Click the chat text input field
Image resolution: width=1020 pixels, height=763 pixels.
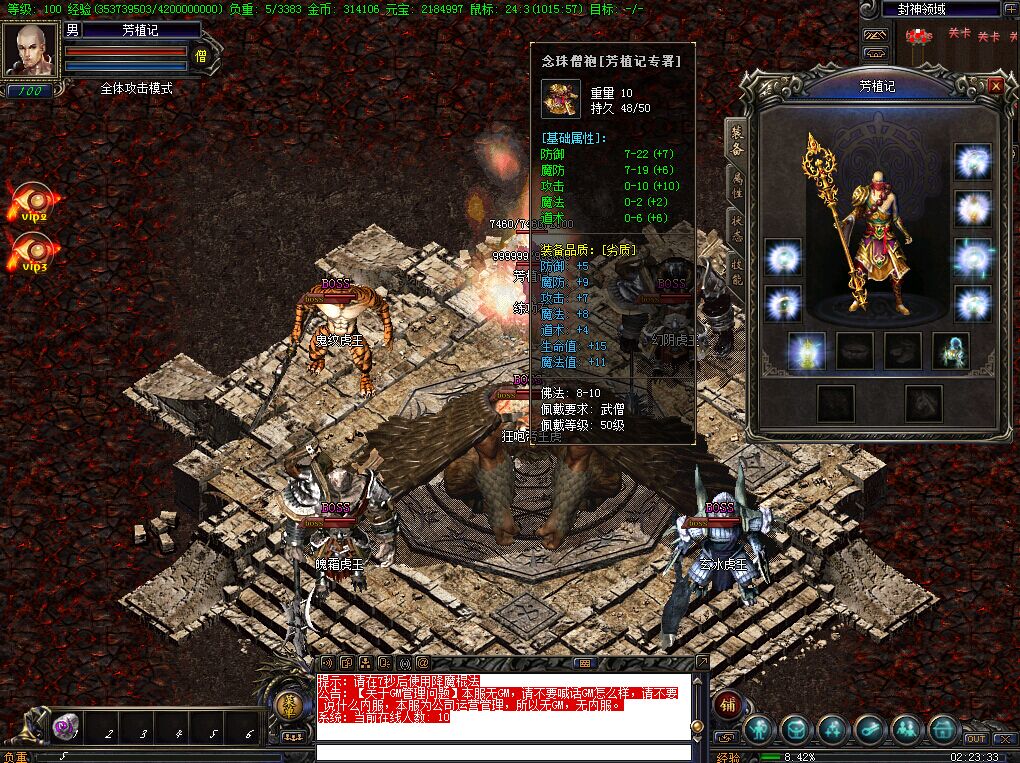click(x=503, y=752)
